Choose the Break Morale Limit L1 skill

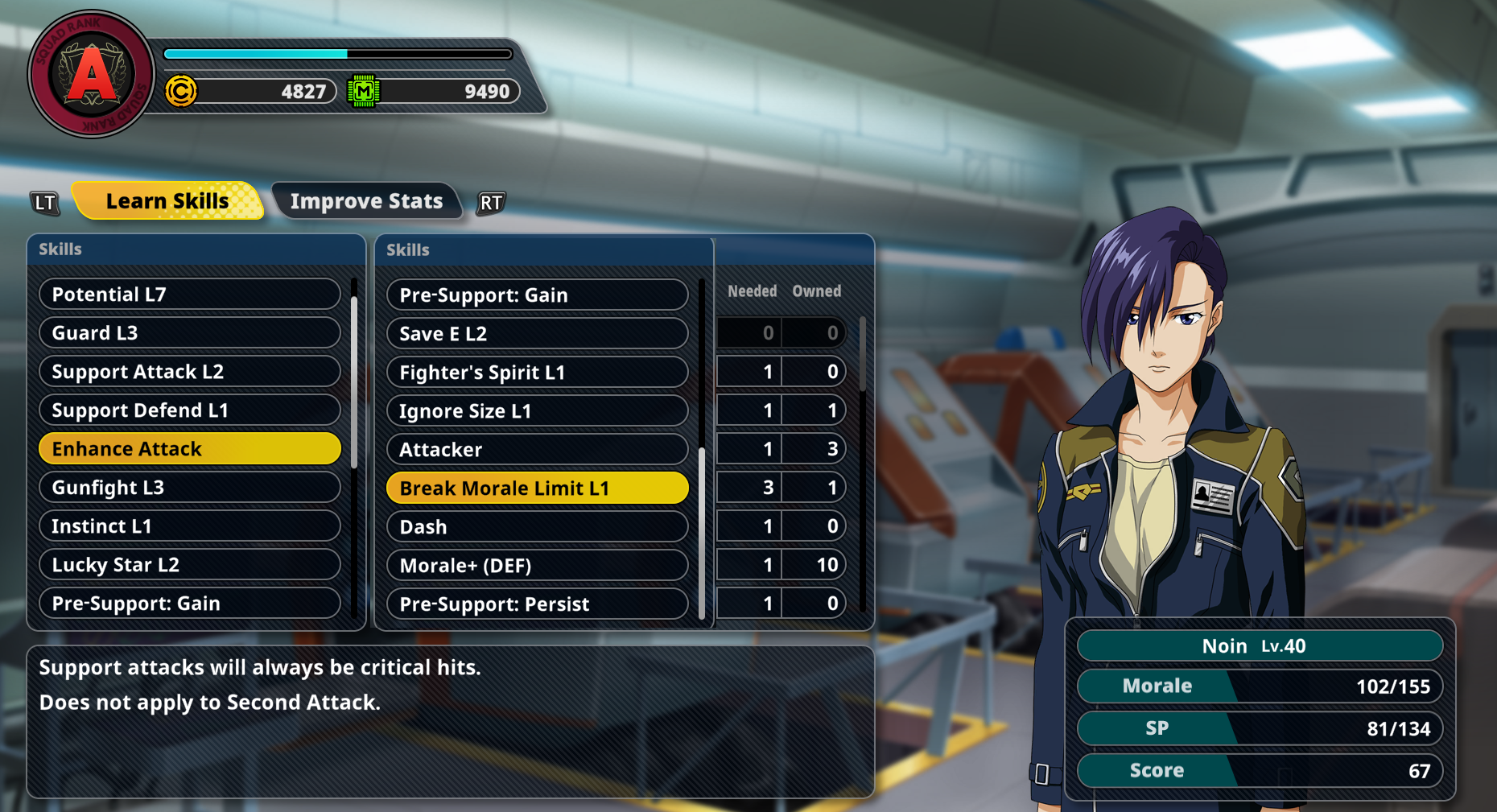point(537,488)
